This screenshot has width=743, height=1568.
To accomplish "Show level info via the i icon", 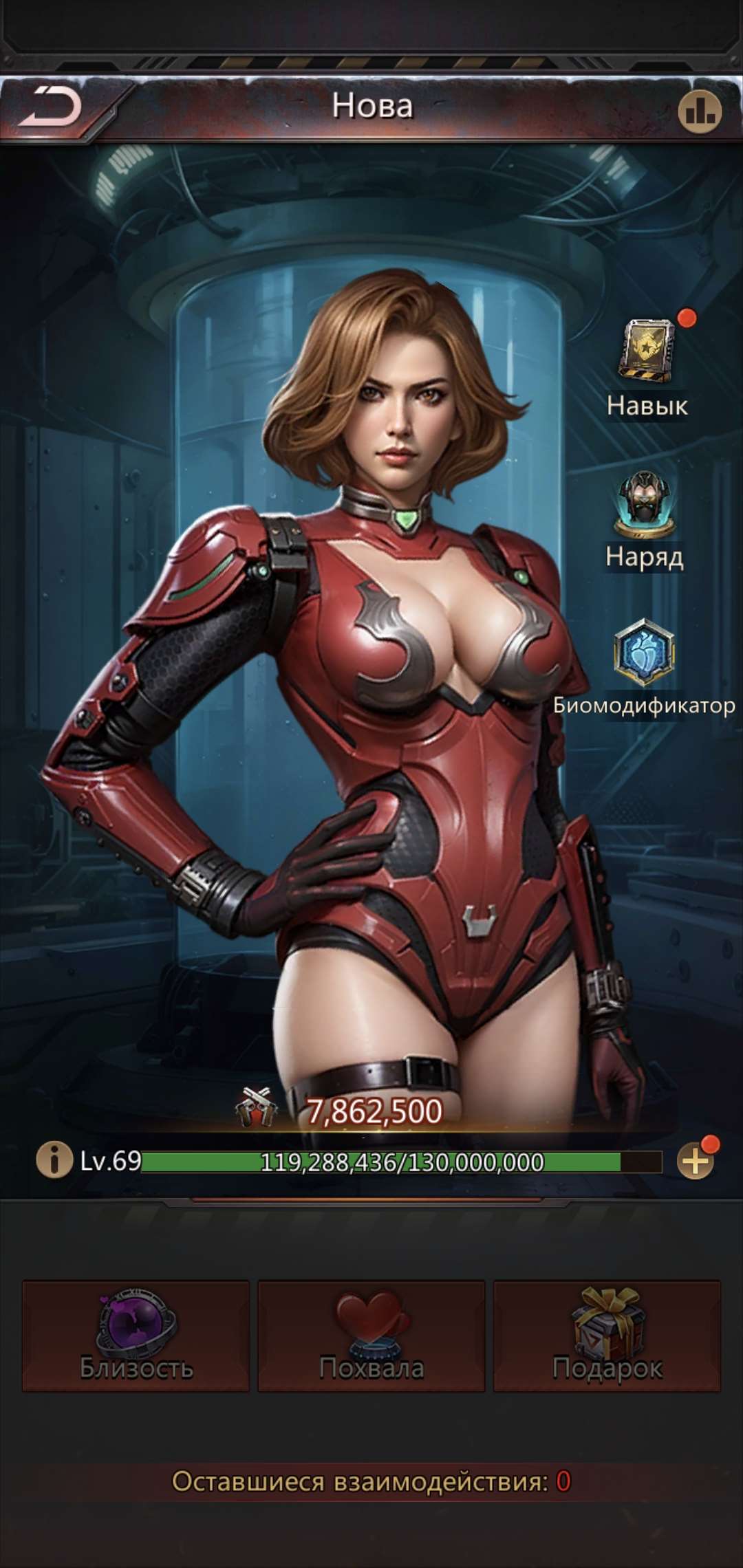I will pos(54,1159).
